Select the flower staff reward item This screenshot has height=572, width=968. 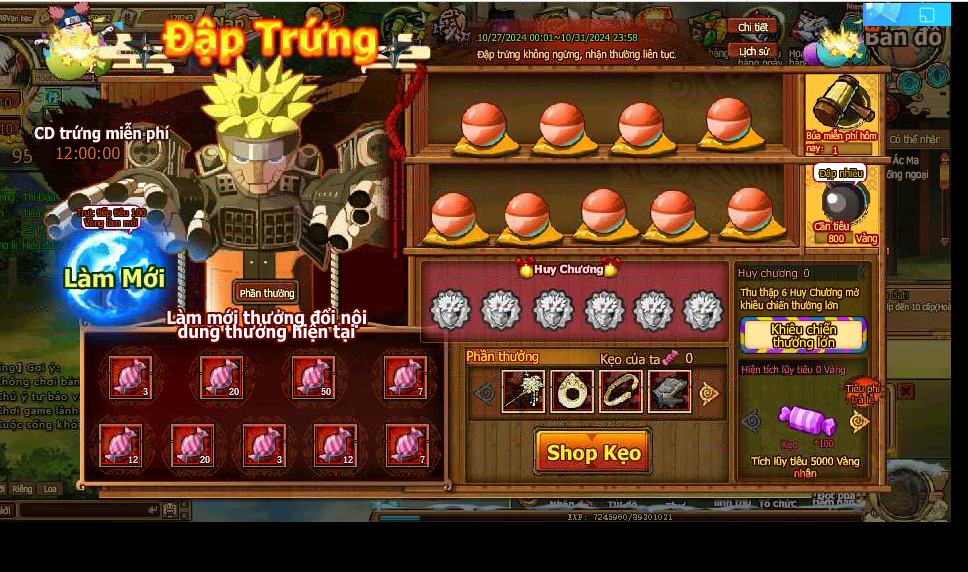523,392
